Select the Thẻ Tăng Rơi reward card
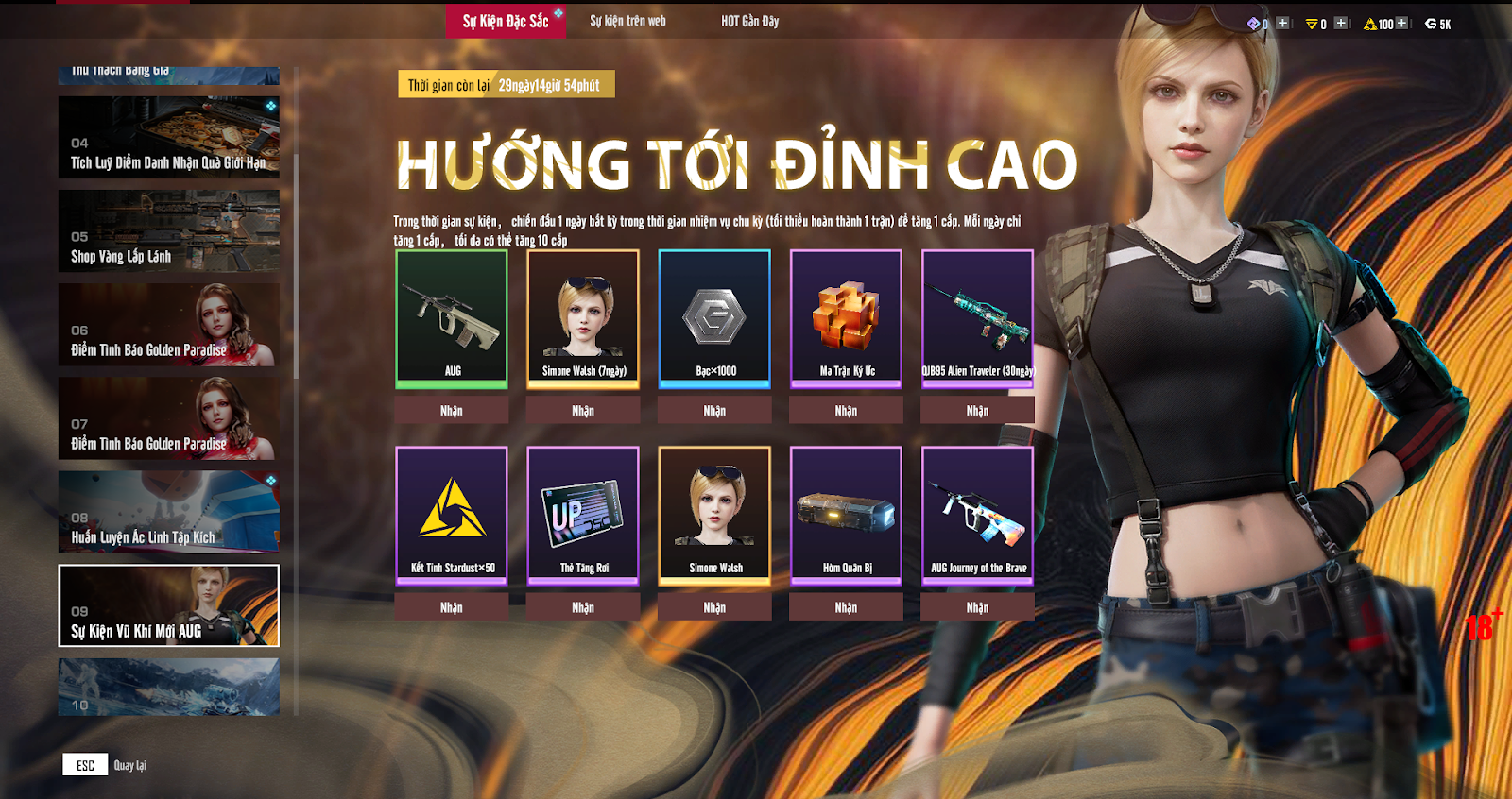 pos(583,515)
